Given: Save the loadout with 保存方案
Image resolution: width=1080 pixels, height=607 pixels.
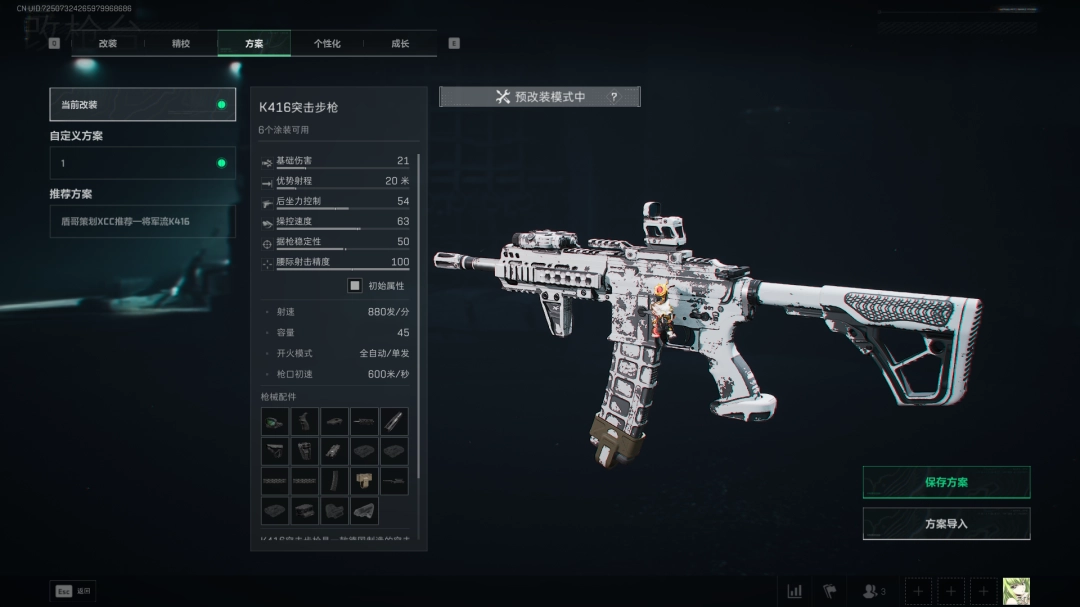Looking at the screenshot, I should point(946,482).
